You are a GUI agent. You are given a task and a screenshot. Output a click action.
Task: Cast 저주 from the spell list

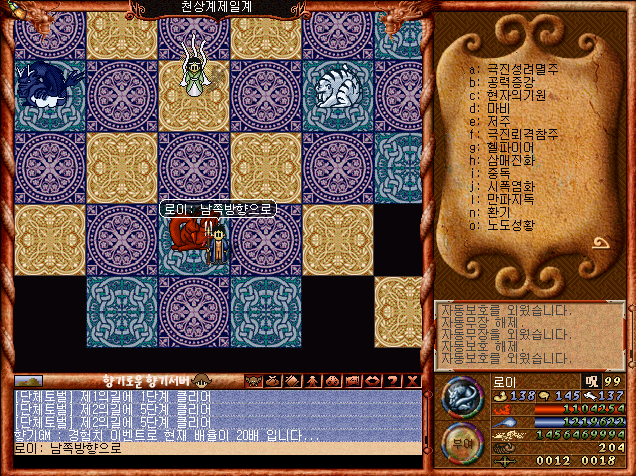(x=498, y=121)
